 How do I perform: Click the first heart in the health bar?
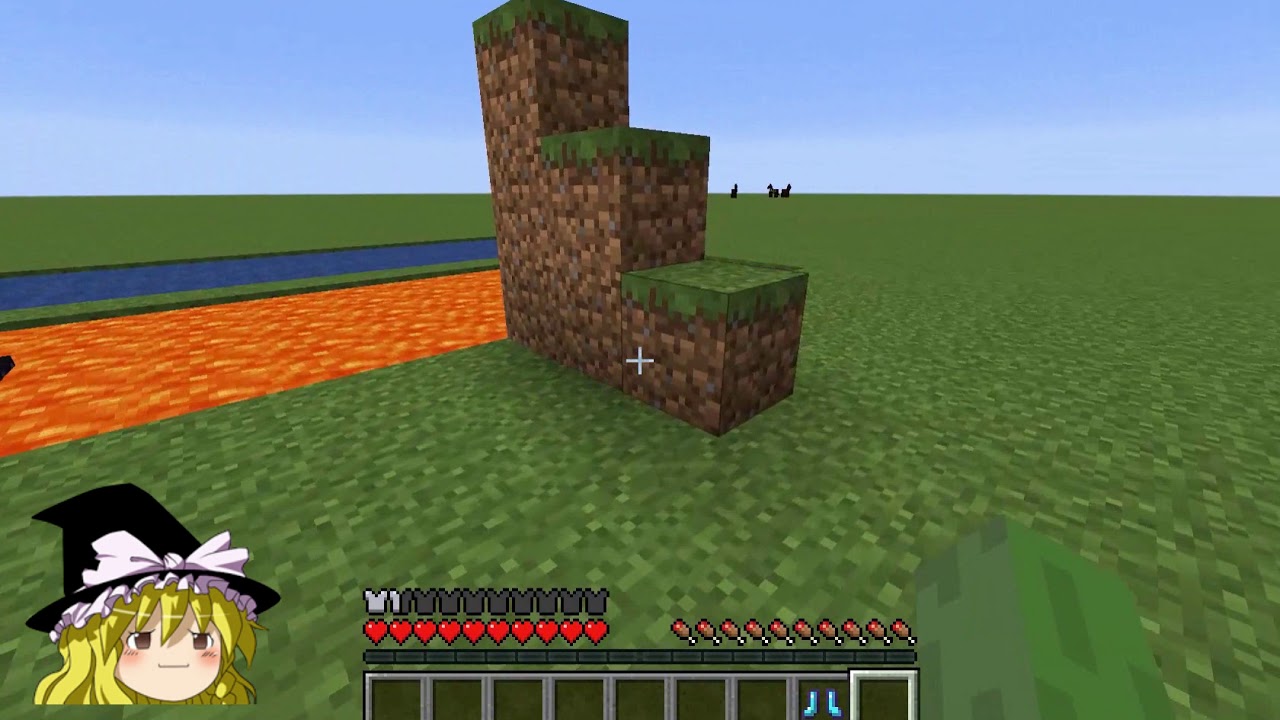[x=374, y=631]
